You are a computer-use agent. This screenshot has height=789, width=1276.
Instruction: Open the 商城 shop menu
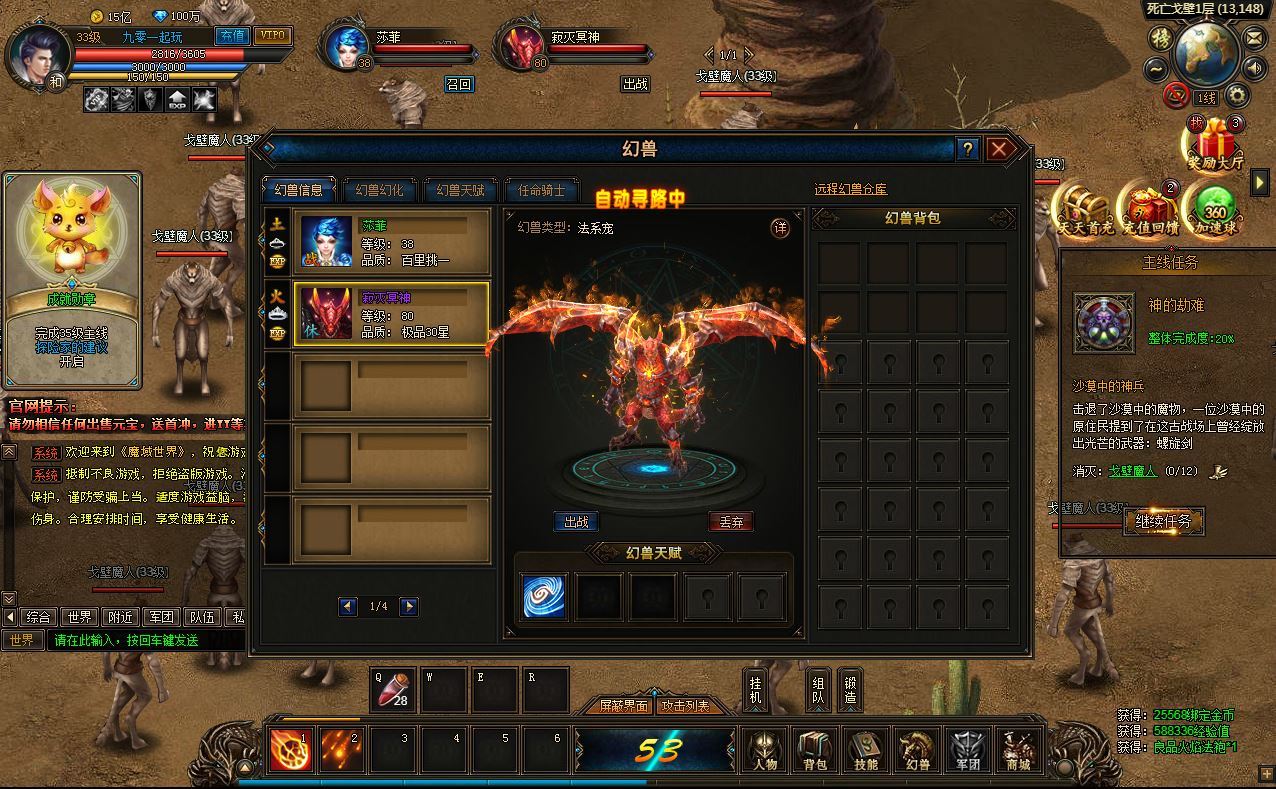click(1017, 750)
